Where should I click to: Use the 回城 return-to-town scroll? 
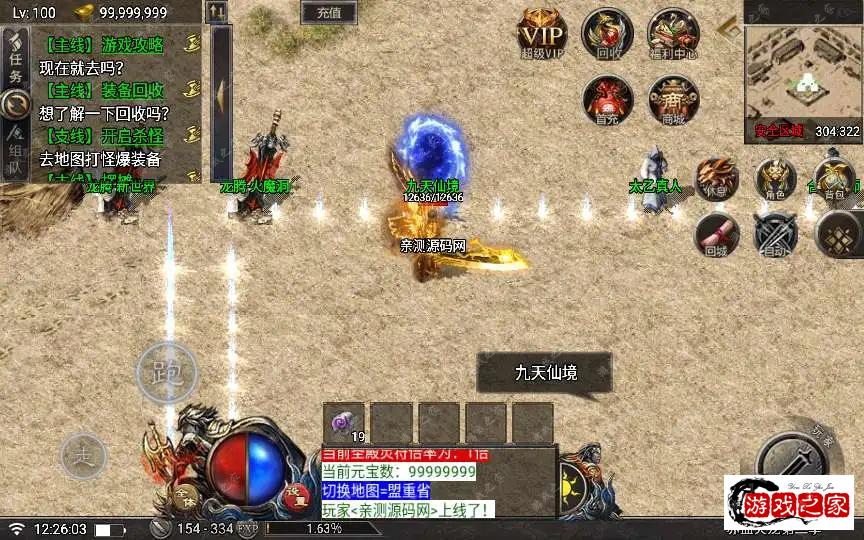716,236
